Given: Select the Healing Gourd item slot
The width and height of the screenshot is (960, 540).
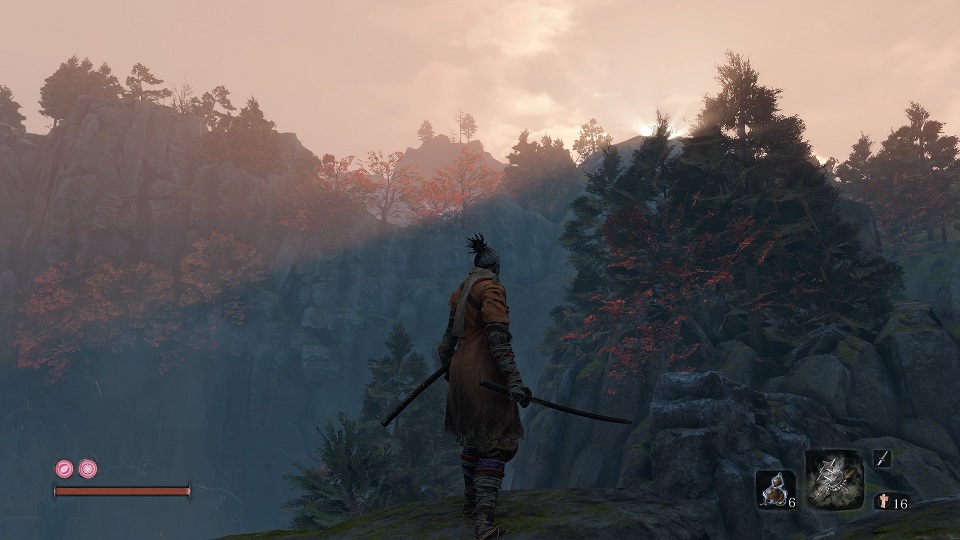Looking at the screenshot, I should click(773, 489).
